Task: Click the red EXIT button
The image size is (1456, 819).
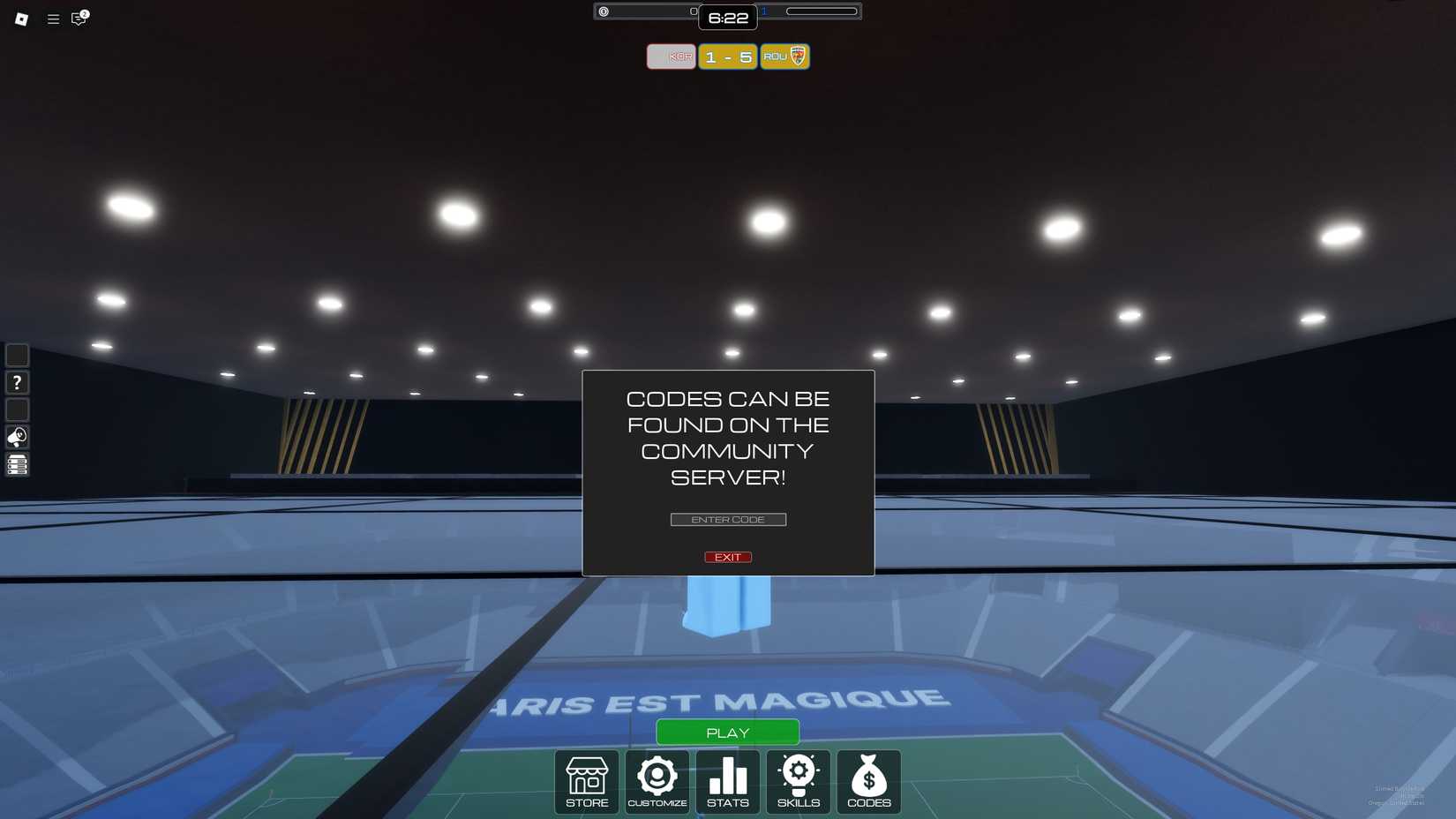Action: 727,556
